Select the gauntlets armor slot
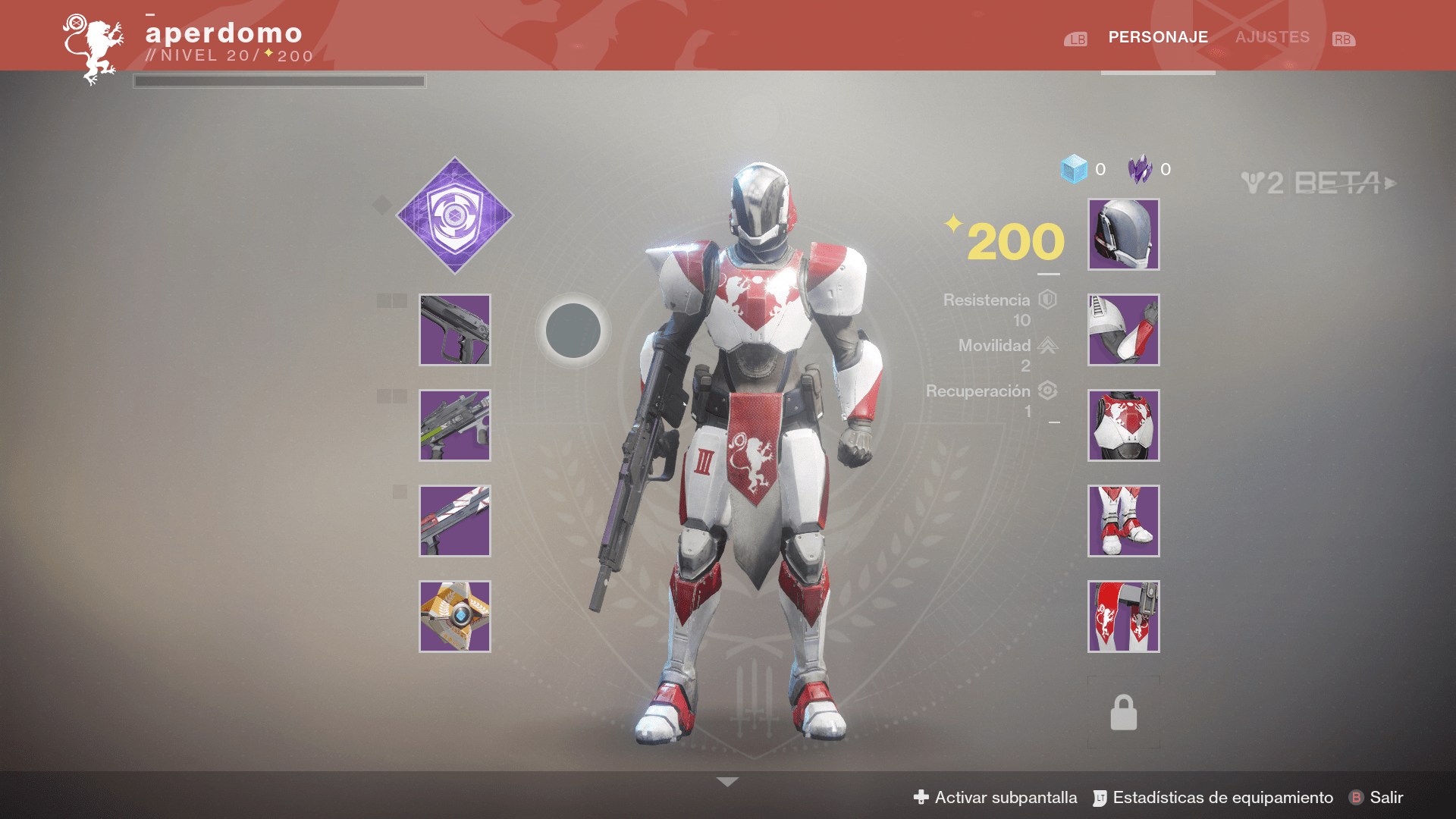This screenshot has width=1456, height=819. [x=1123, y=330]
